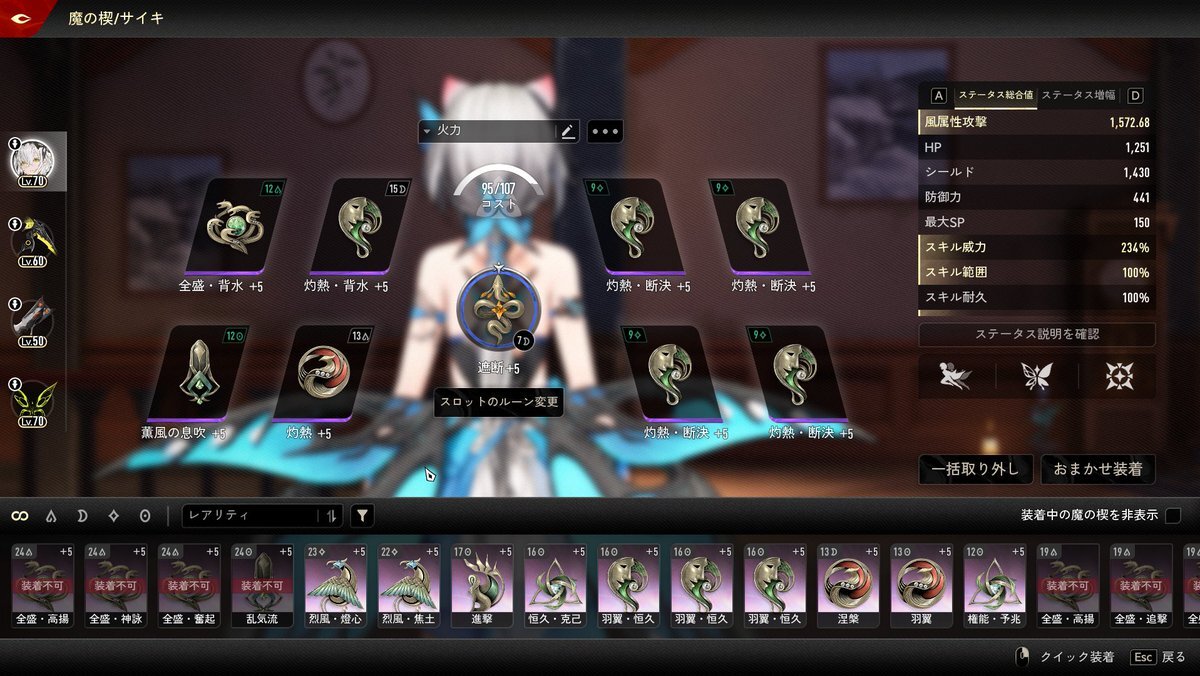The height and width of the screenshot is (676, 1200).
Task: Click the center 遮断 wedge slot
Action: (496, 307)
